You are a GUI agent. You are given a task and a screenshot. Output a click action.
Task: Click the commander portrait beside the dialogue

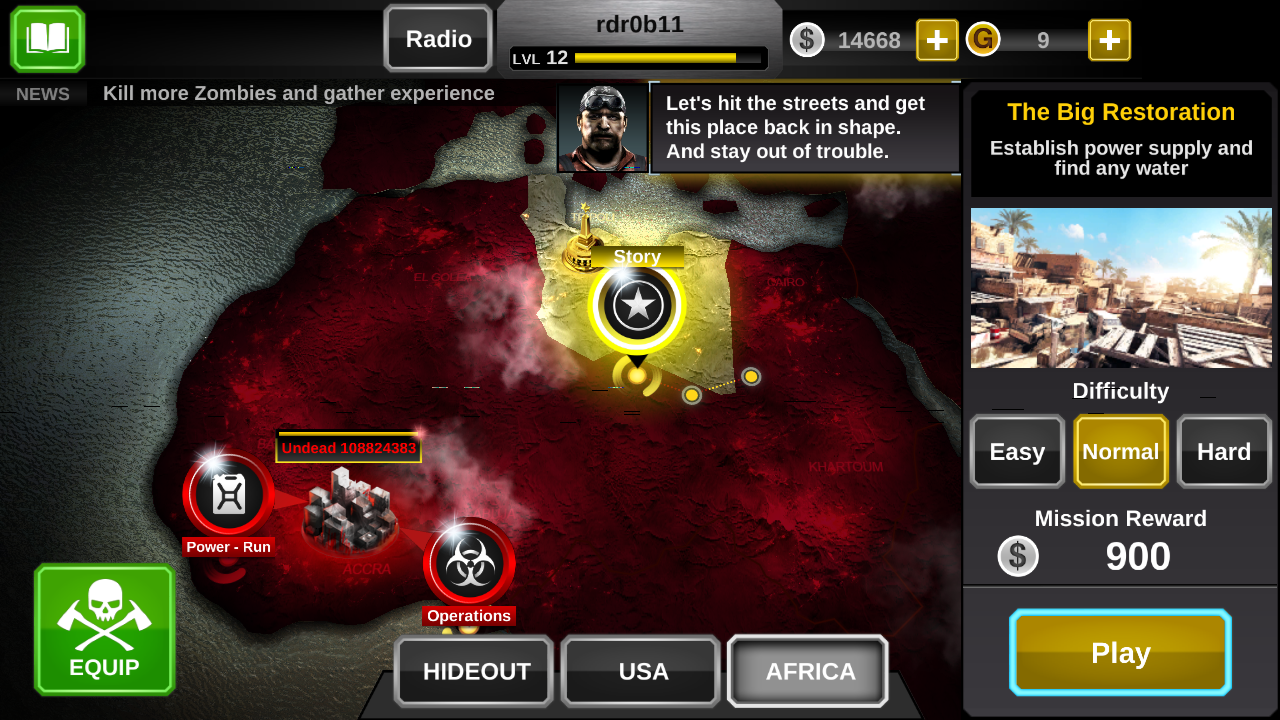click(x=602, y=128)
